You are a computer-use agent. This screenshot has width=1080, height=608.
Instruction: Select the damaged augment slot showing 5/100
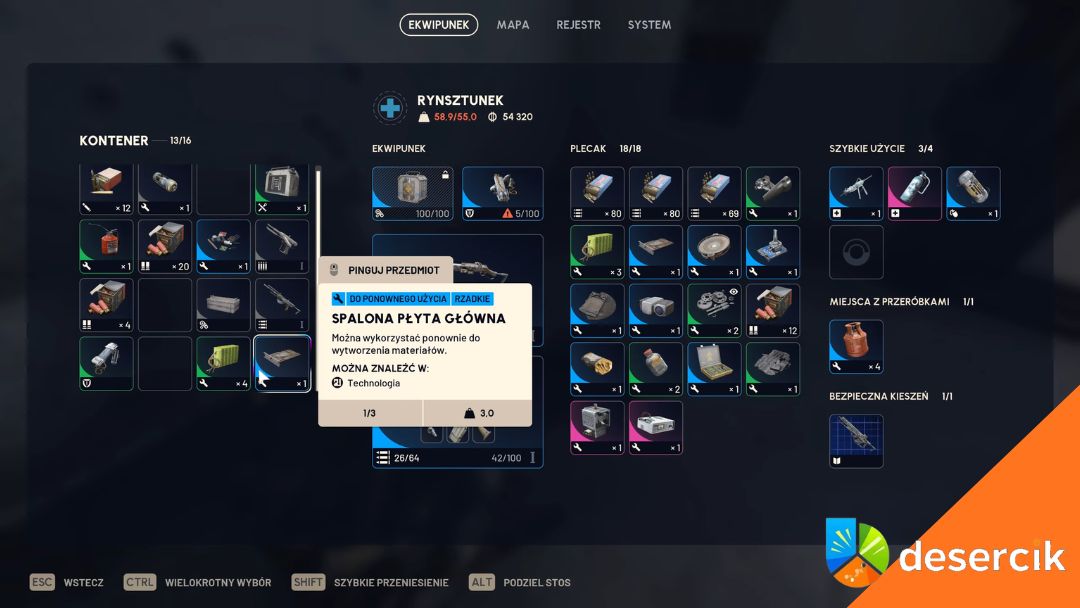[503, 193]
